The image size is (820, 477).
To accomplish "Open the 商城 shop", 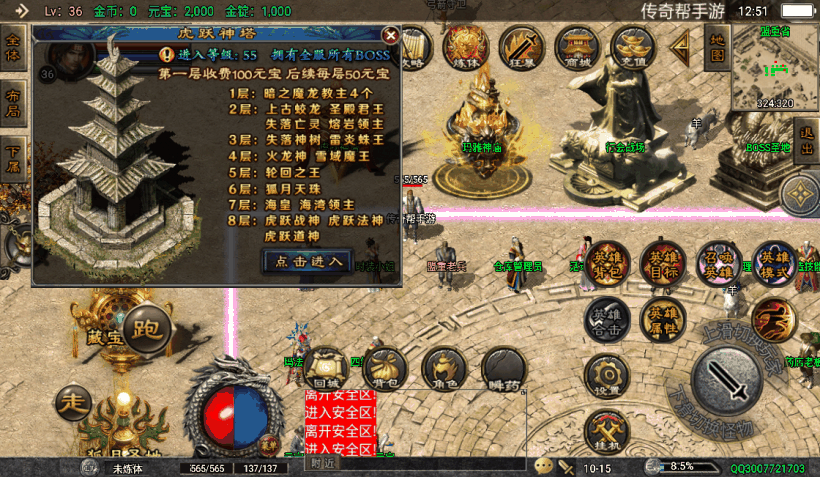I will [577, 46].
